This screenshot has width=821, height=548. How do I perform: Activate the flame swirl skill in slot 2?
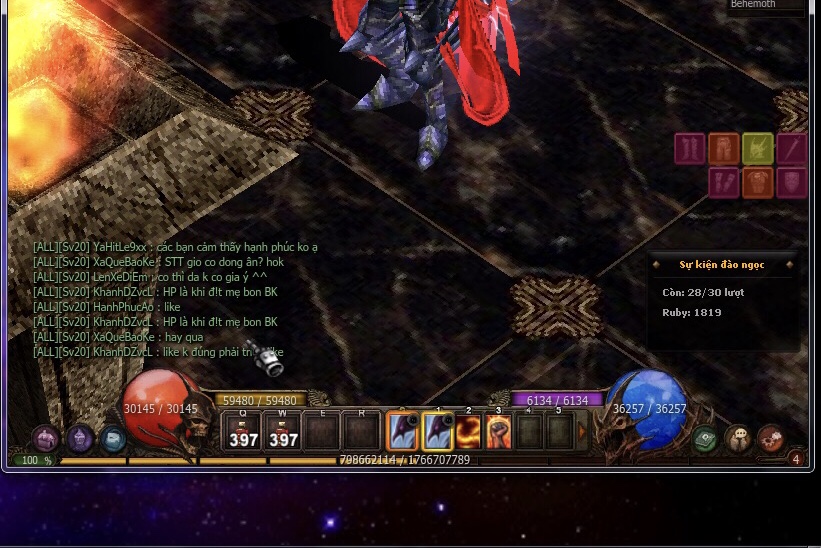coord(468,432)
